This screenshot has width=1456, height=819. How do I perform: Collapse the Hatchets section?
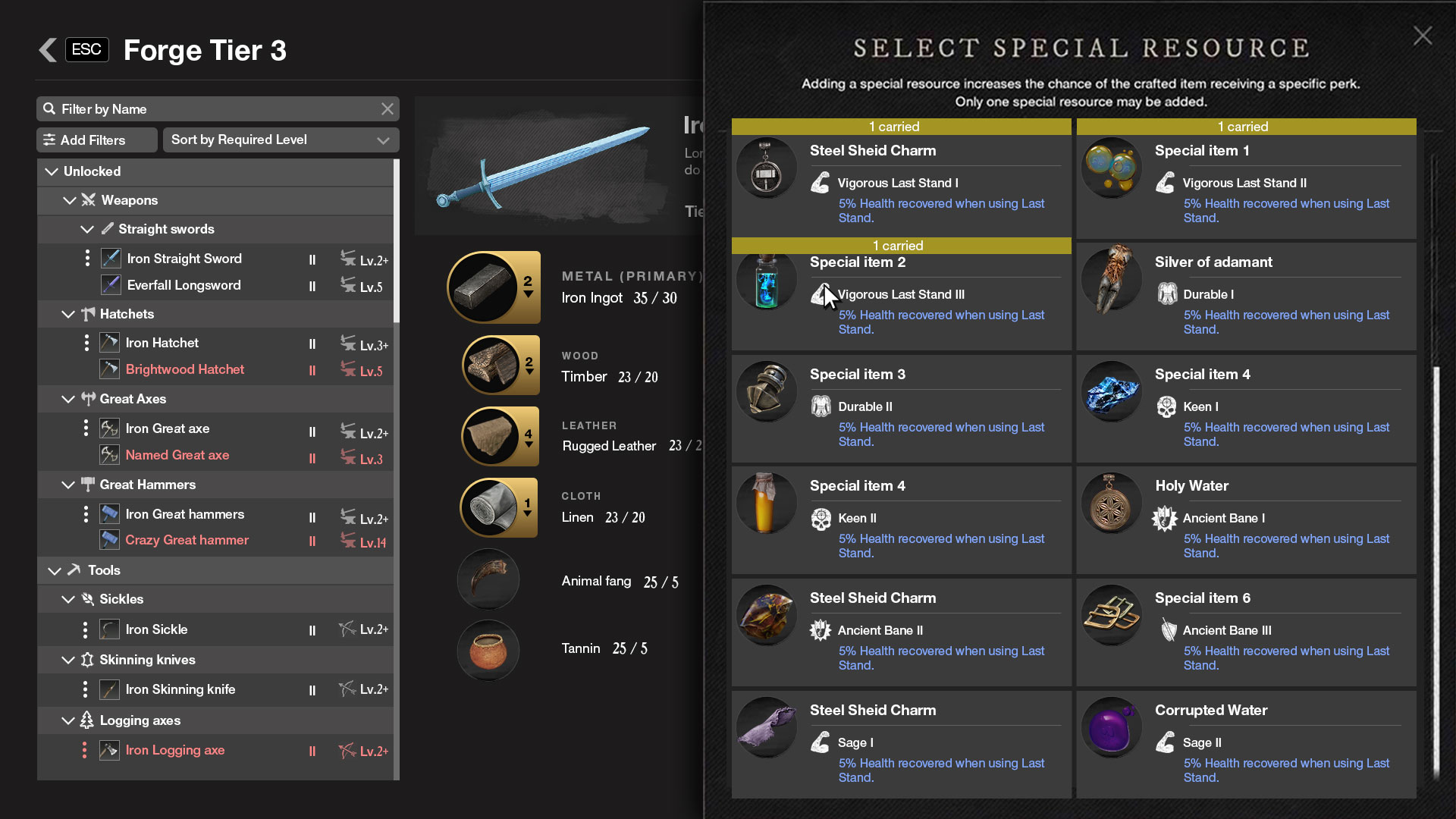tap(68, 315)
